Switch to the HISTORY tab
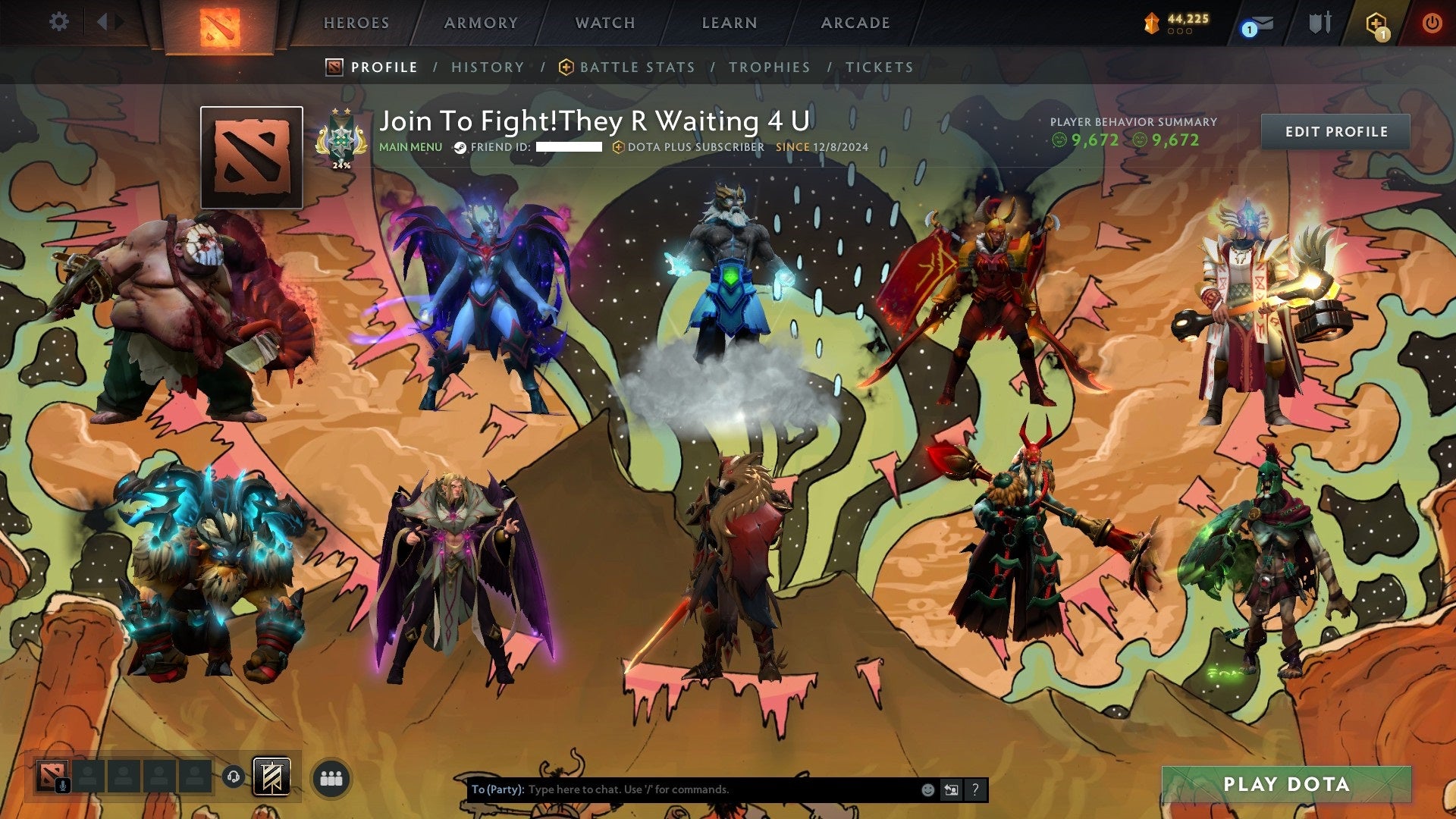Screen dimensions: 1456x819 pyautogui.click(x=487, y=67)
